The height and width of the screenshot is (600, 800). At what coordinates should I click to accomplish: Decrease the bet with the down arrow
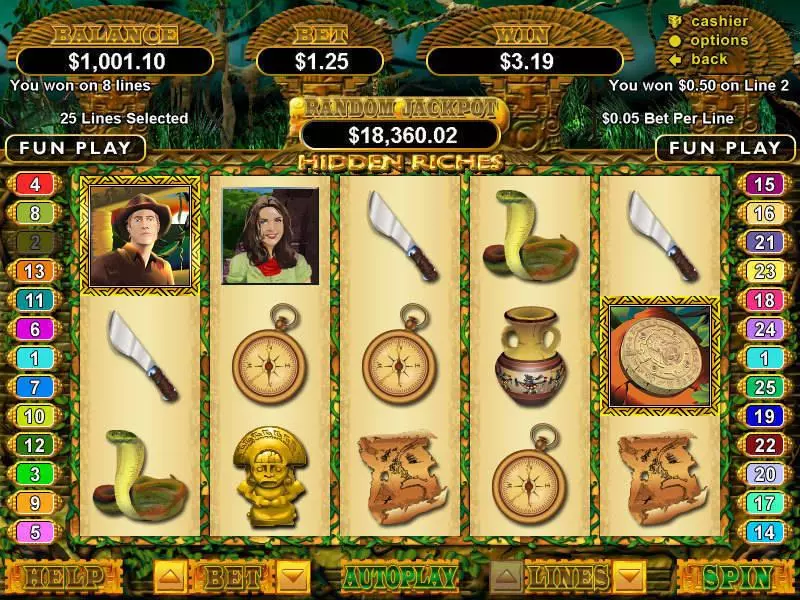[x=292, y=576]
